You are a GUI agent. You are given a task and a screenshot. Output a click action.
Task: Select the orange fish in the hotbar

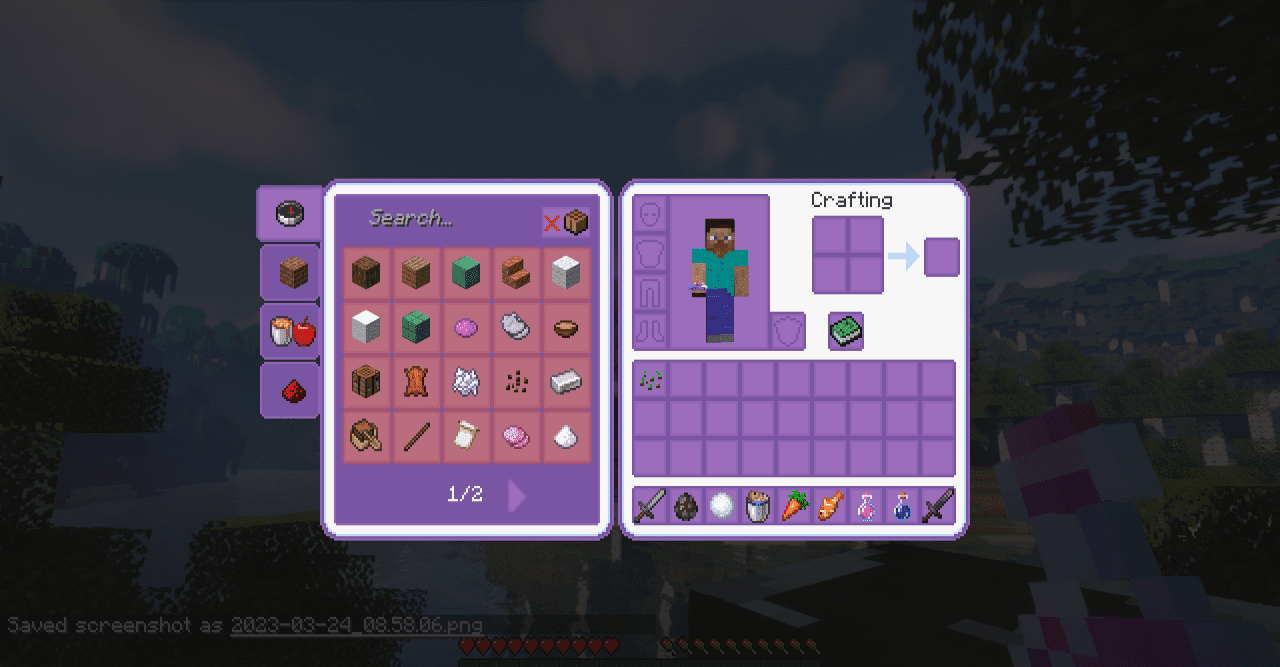point(831,506)
